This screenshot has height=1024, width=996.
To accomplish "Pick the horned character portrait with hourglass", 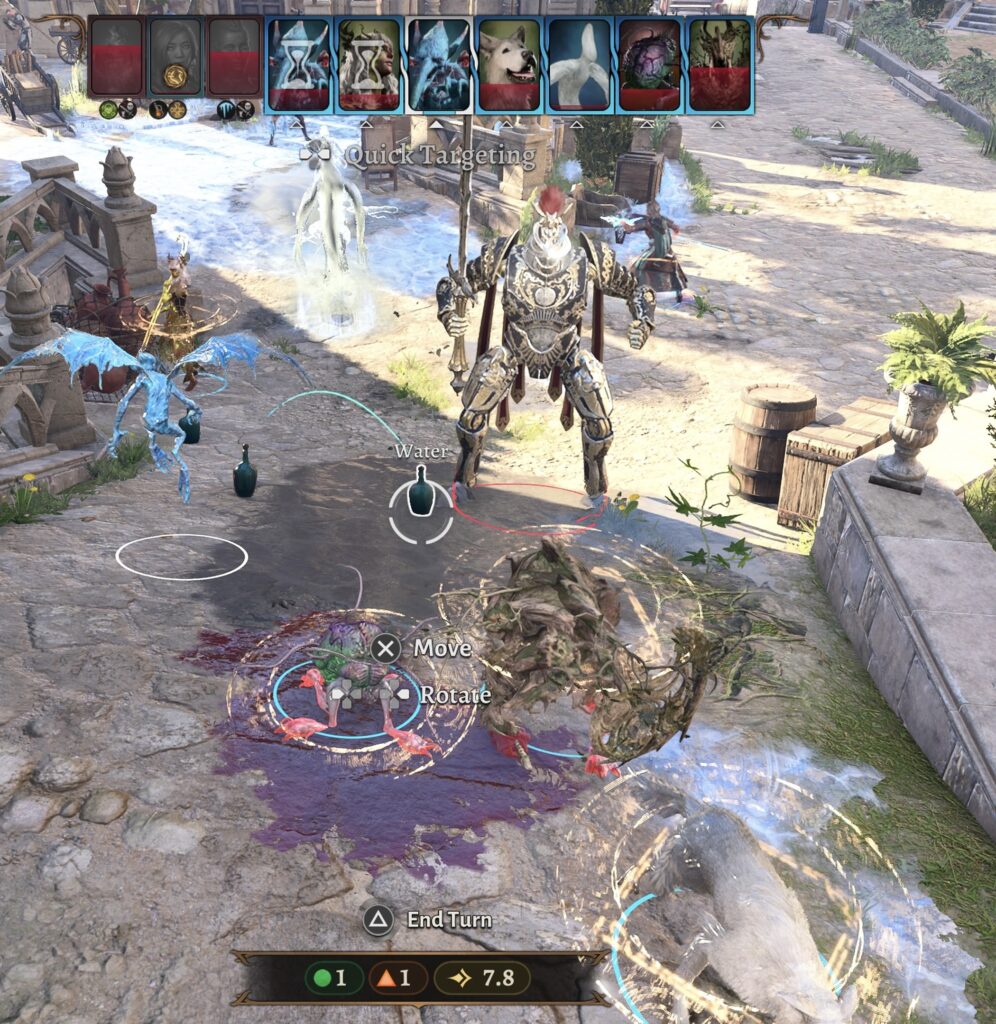I will 369,63.
